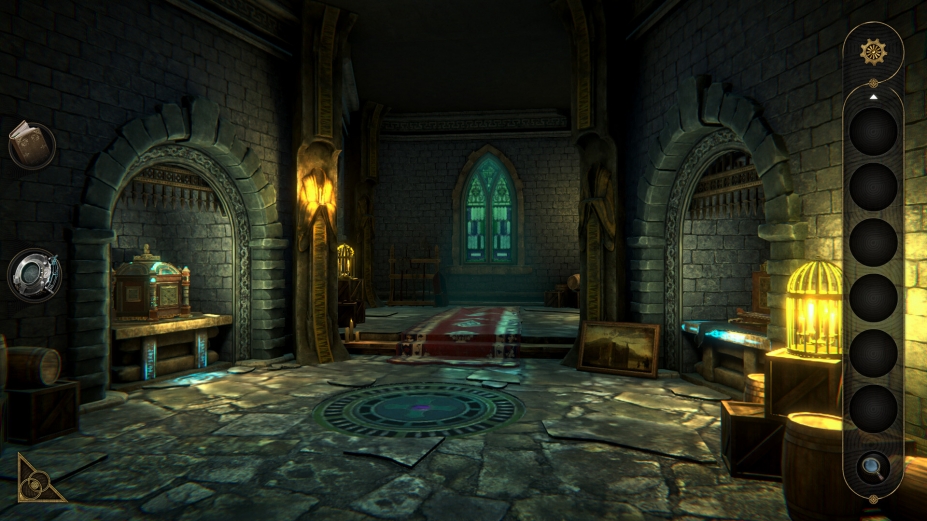The height and width of the screenshot is (521, 927).
Task: Select the triangular emblem in the corner
Action: tap(38, 480)
